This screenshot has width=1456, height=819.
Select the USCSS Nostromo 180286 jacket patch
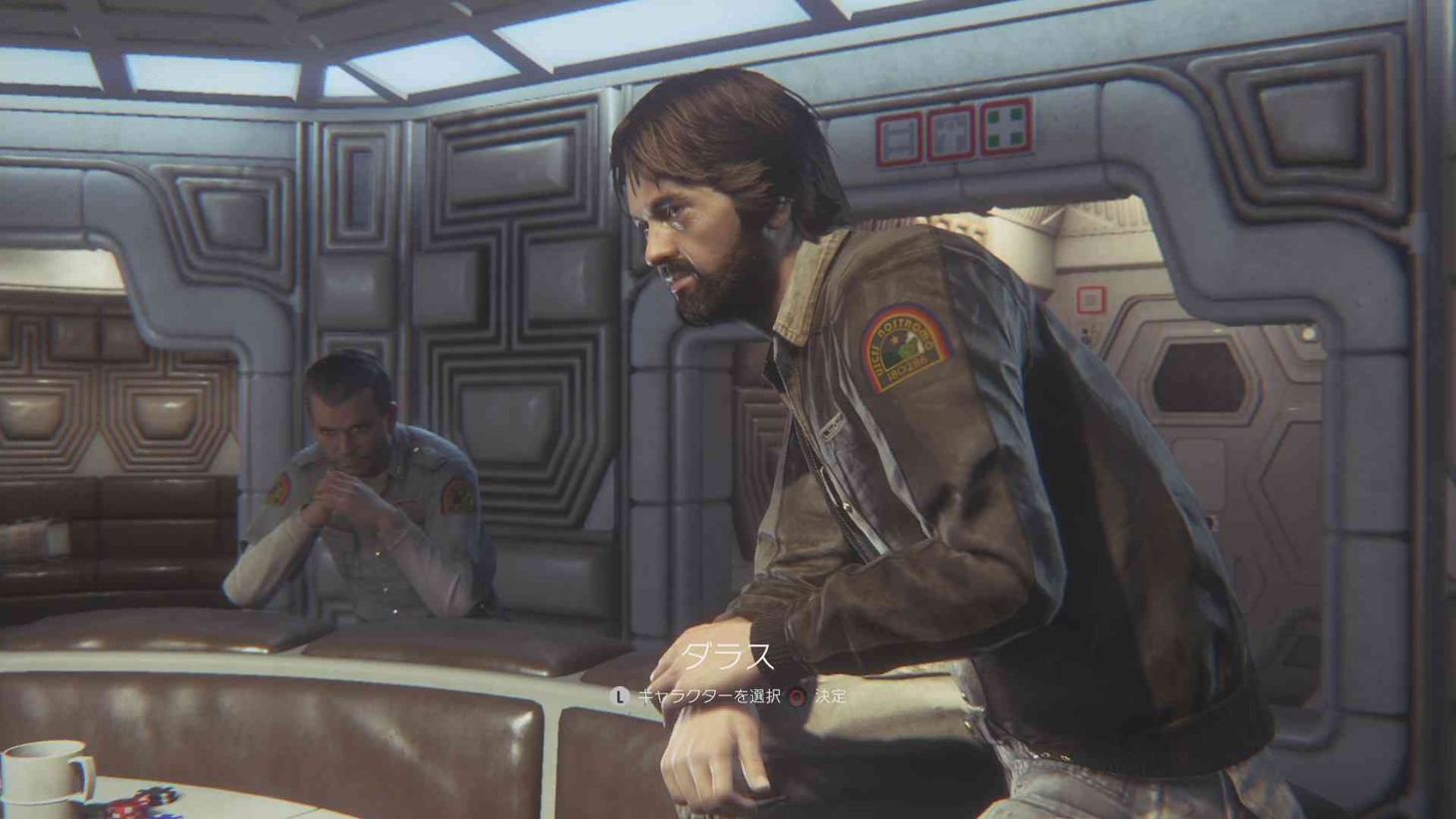coord(901,347)
